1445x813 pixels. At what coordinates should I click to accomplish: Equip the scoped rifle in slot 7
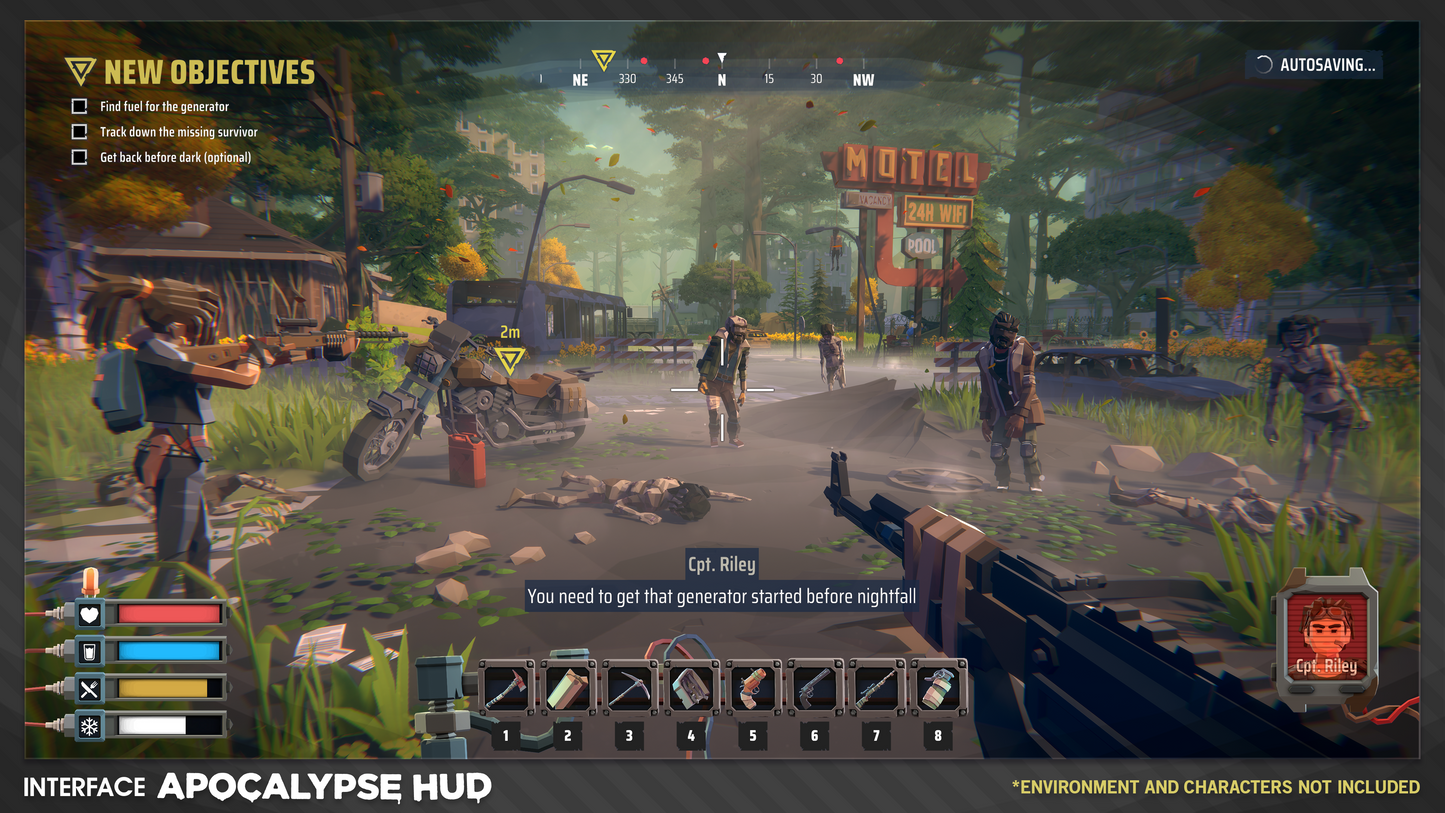pos(876,687)
